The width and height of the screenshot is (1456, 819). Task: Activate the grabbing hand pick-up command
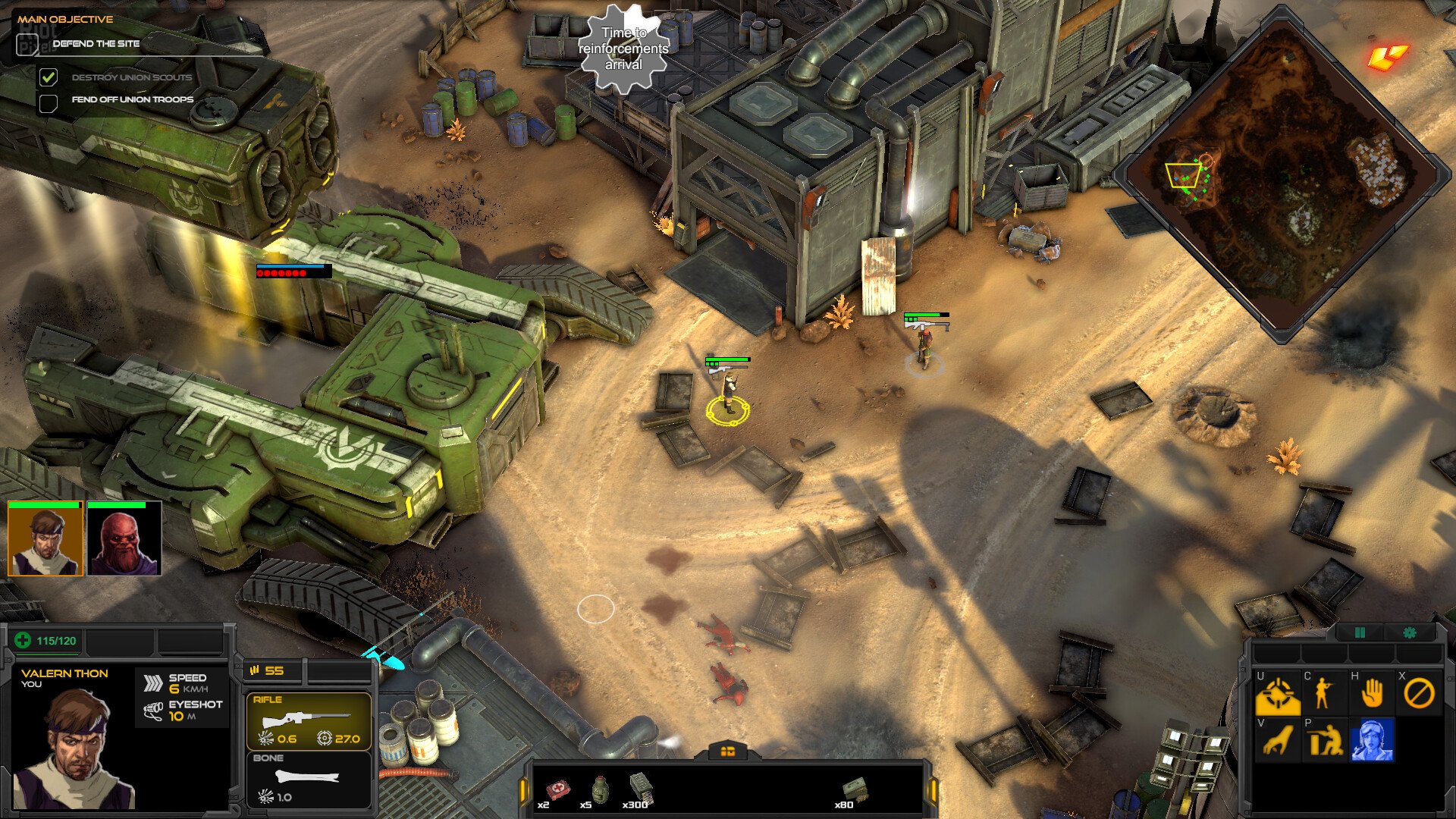[1278, 740]
